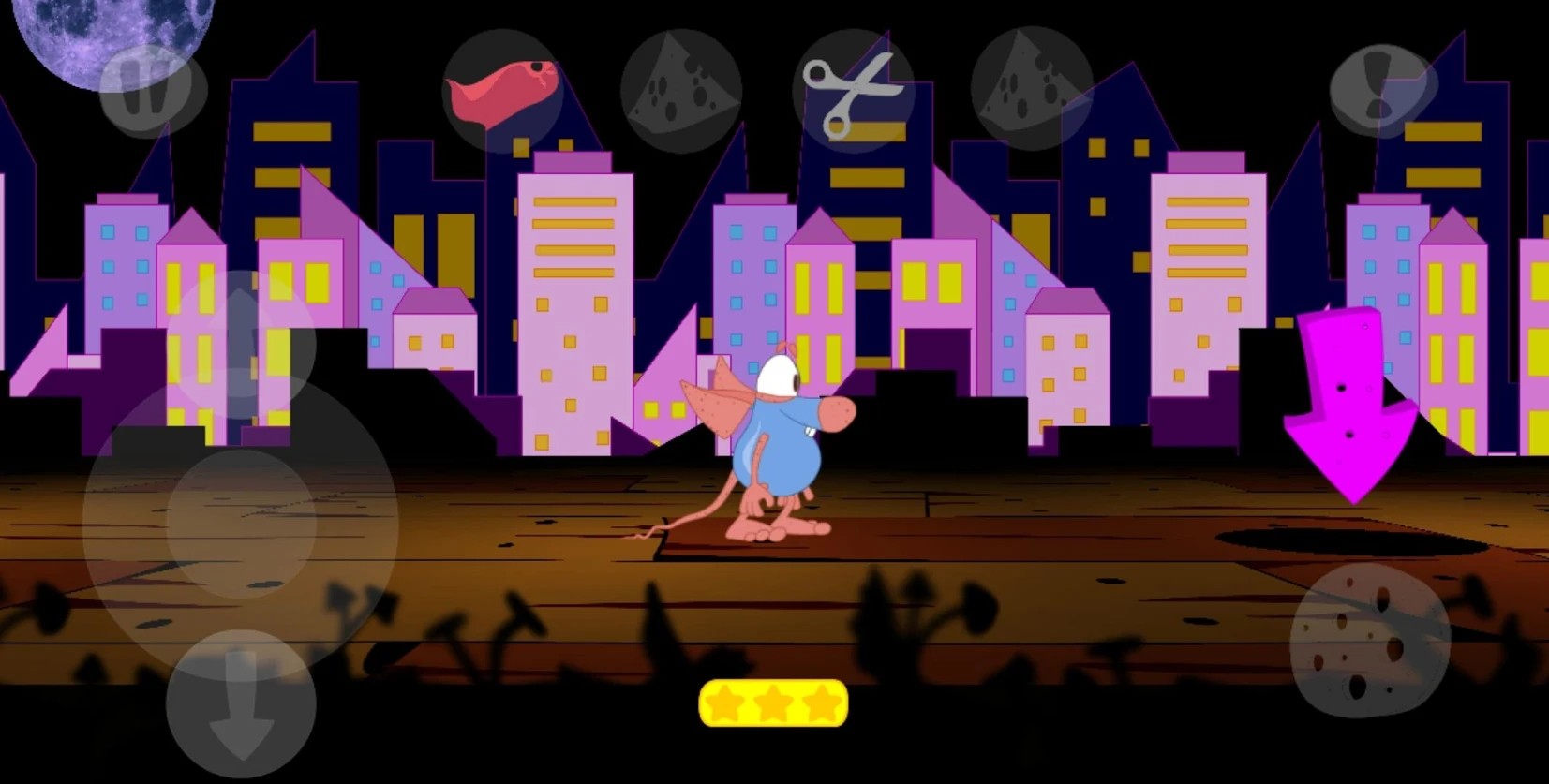
Task: Open the exclamation mark hint button
Action: (x=1382, y=91)
